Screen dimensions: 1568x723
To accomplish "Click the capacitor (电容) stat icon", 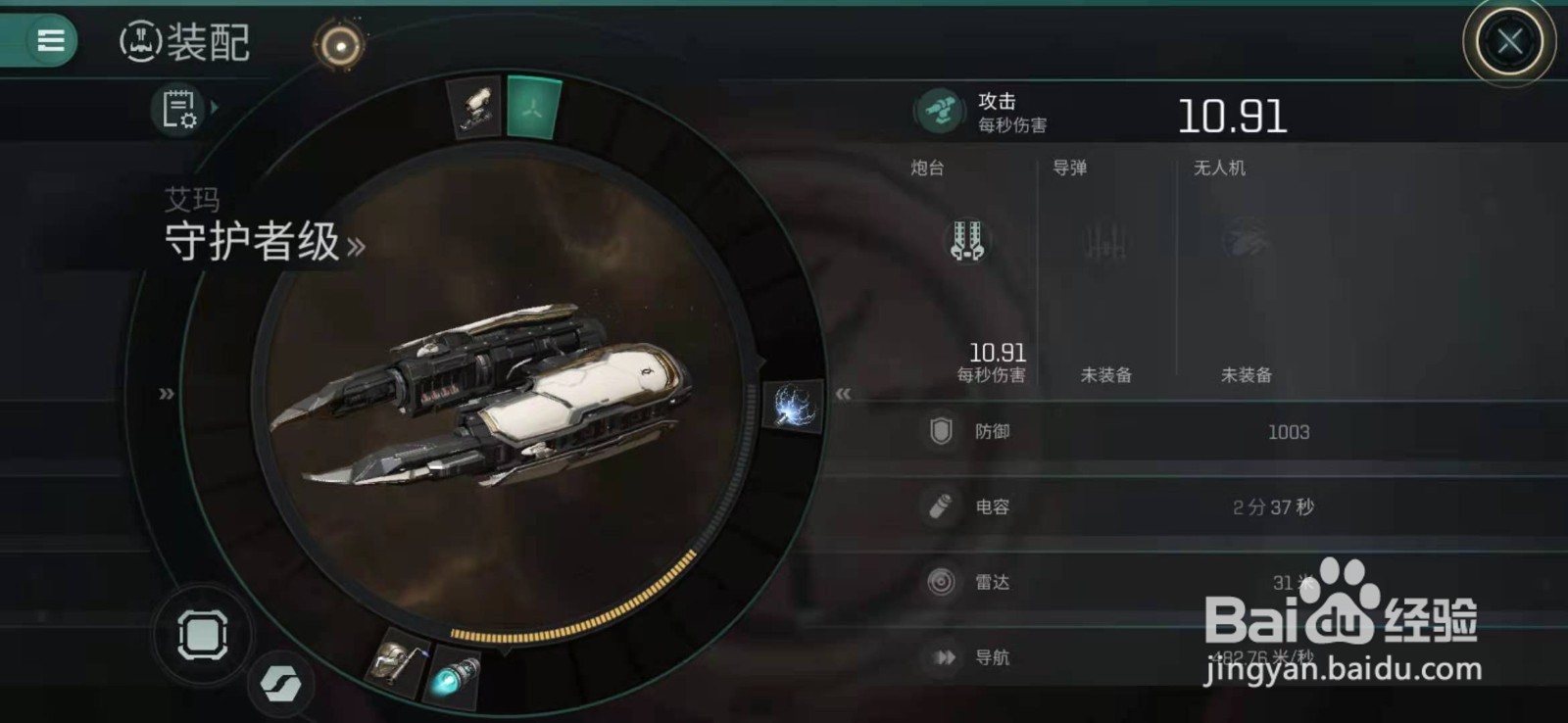I will (x=943, y=506).
